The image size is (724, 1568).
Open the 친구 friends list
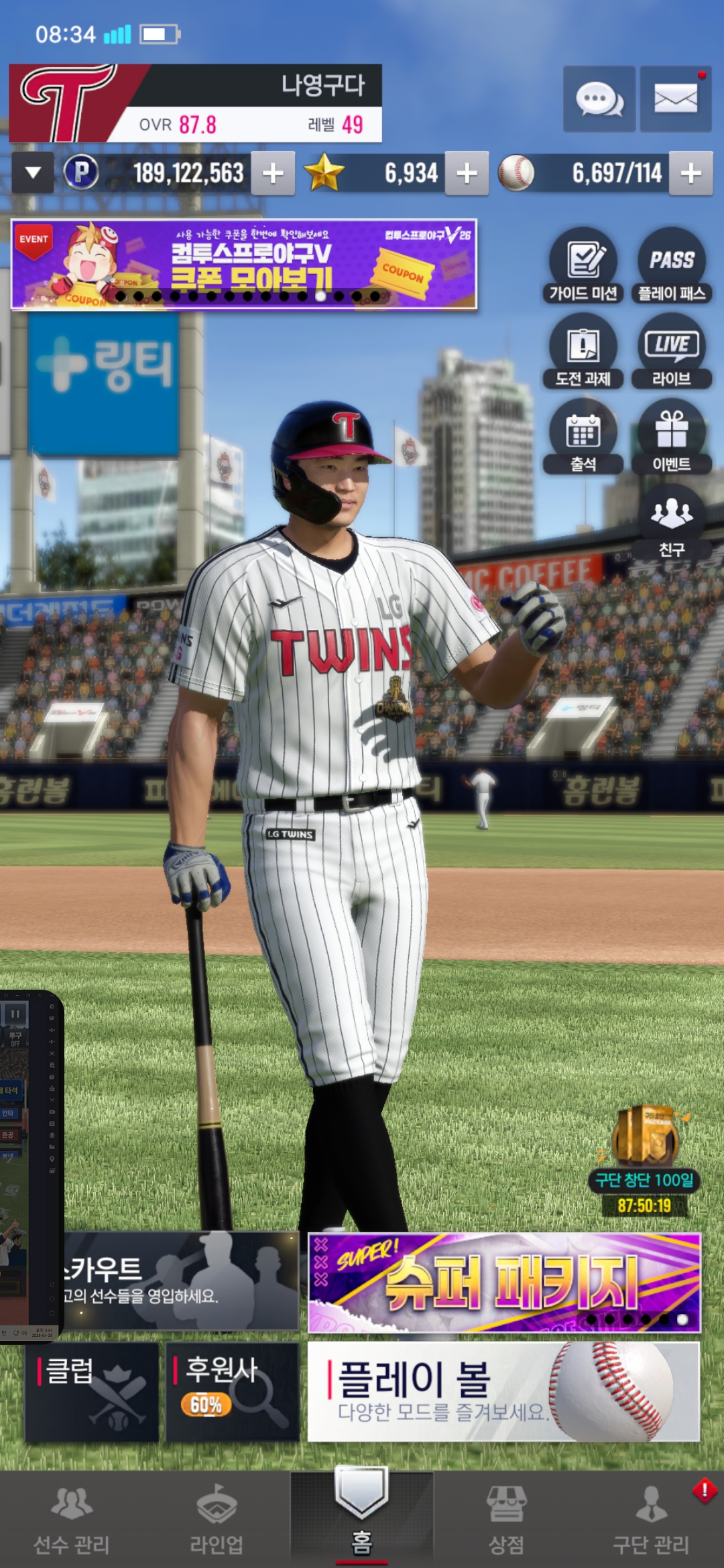(x=672, y=521)
